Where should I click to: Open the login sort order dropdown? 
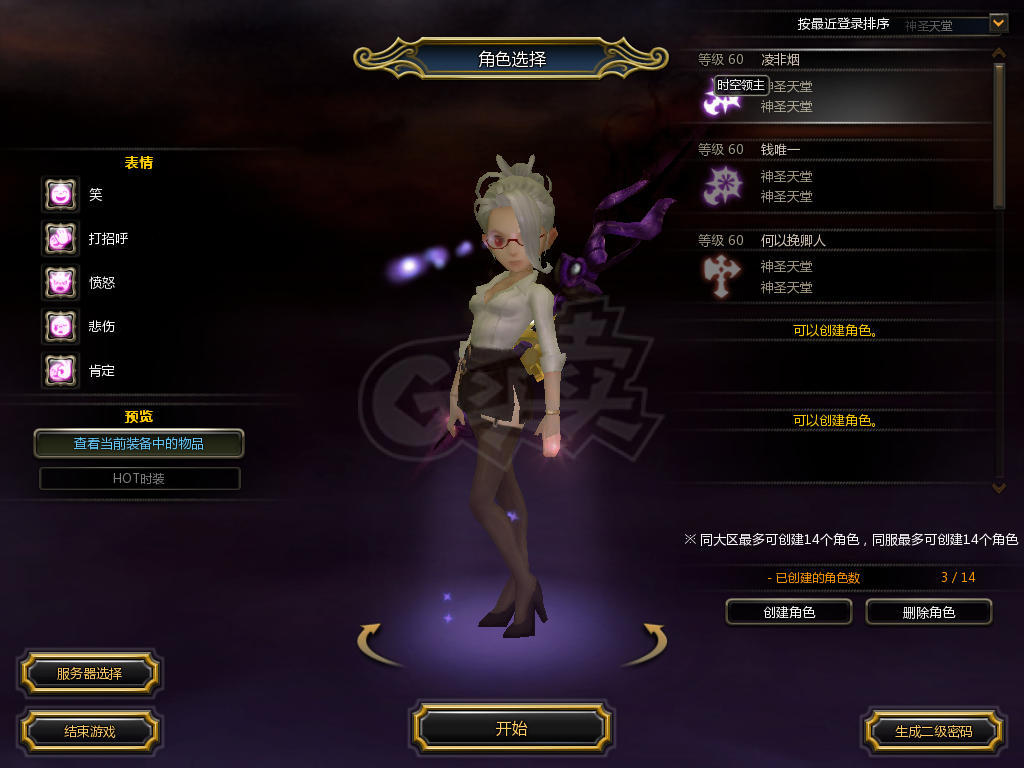tap(997, 22)
